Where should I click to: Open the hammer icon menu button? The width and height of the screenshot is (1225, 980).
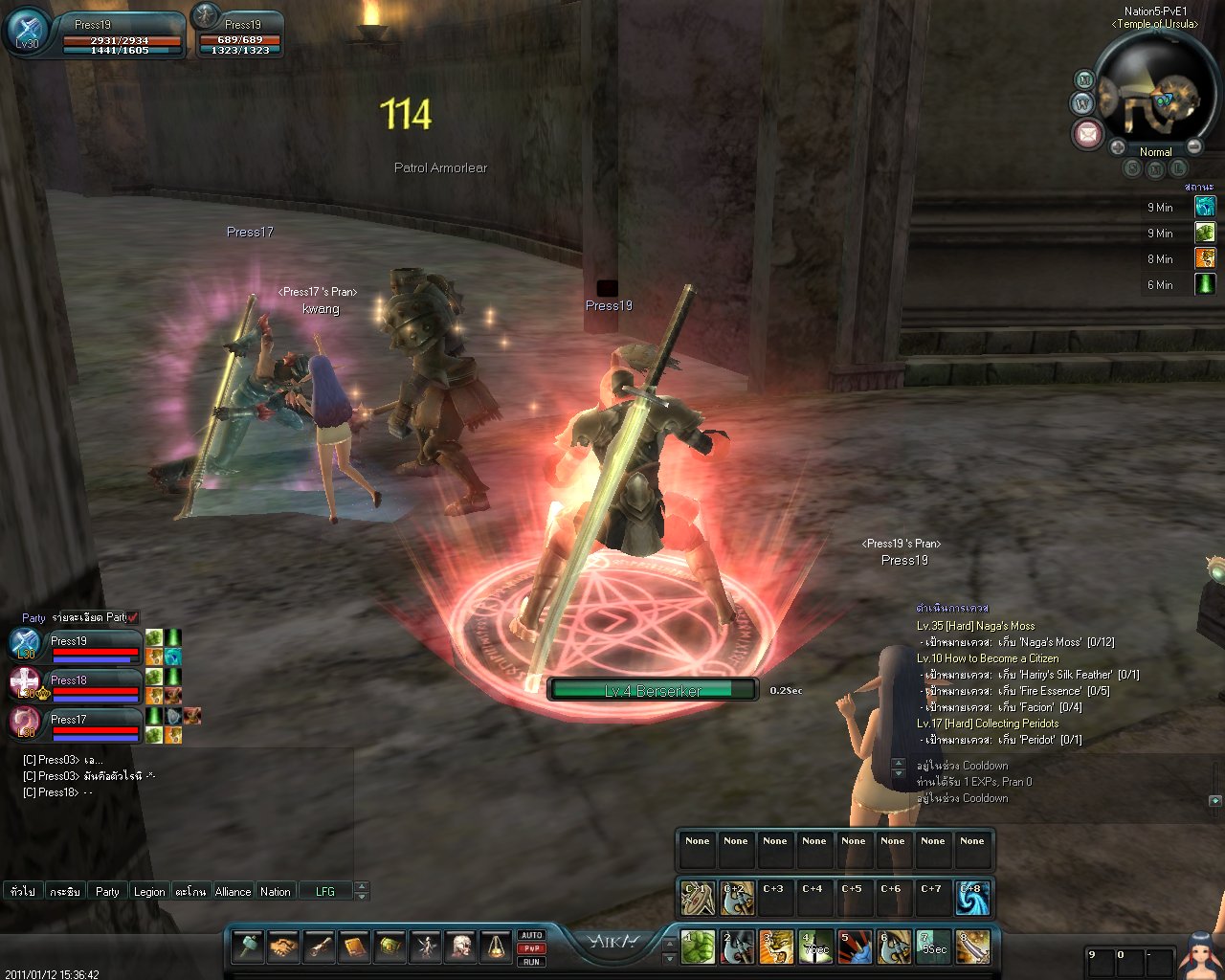pyautogui.click(x=249, y=947)
